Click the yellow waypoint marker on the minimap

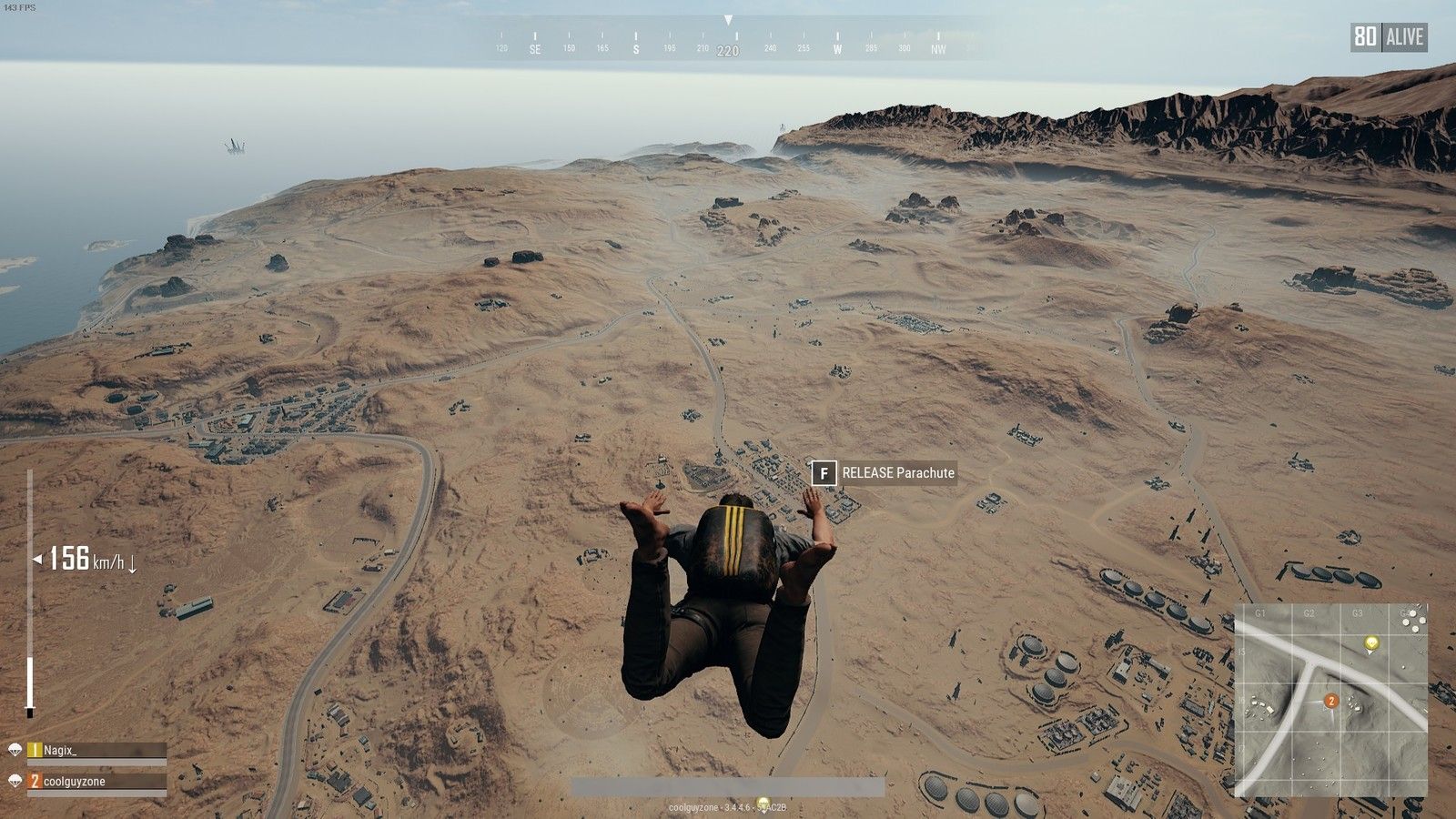point(1371,642)
